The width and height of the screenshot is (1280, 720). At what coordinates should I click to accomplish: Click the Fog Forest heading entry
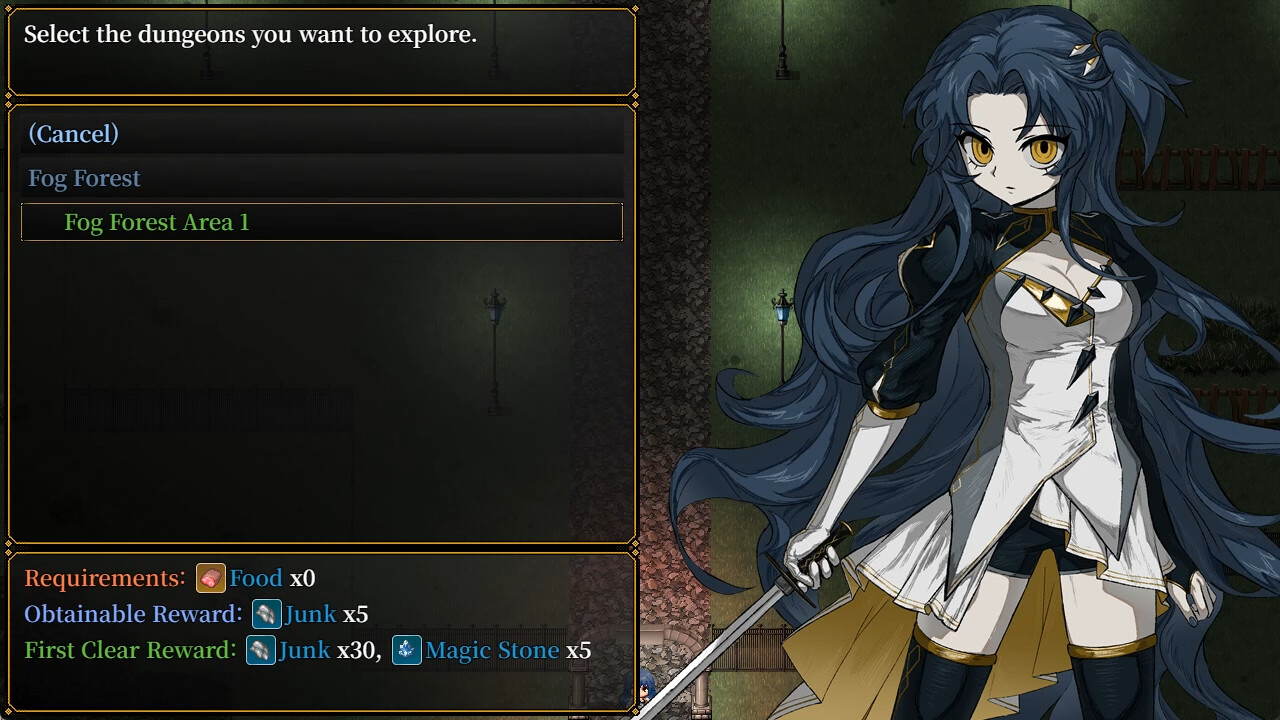(84, 178)
